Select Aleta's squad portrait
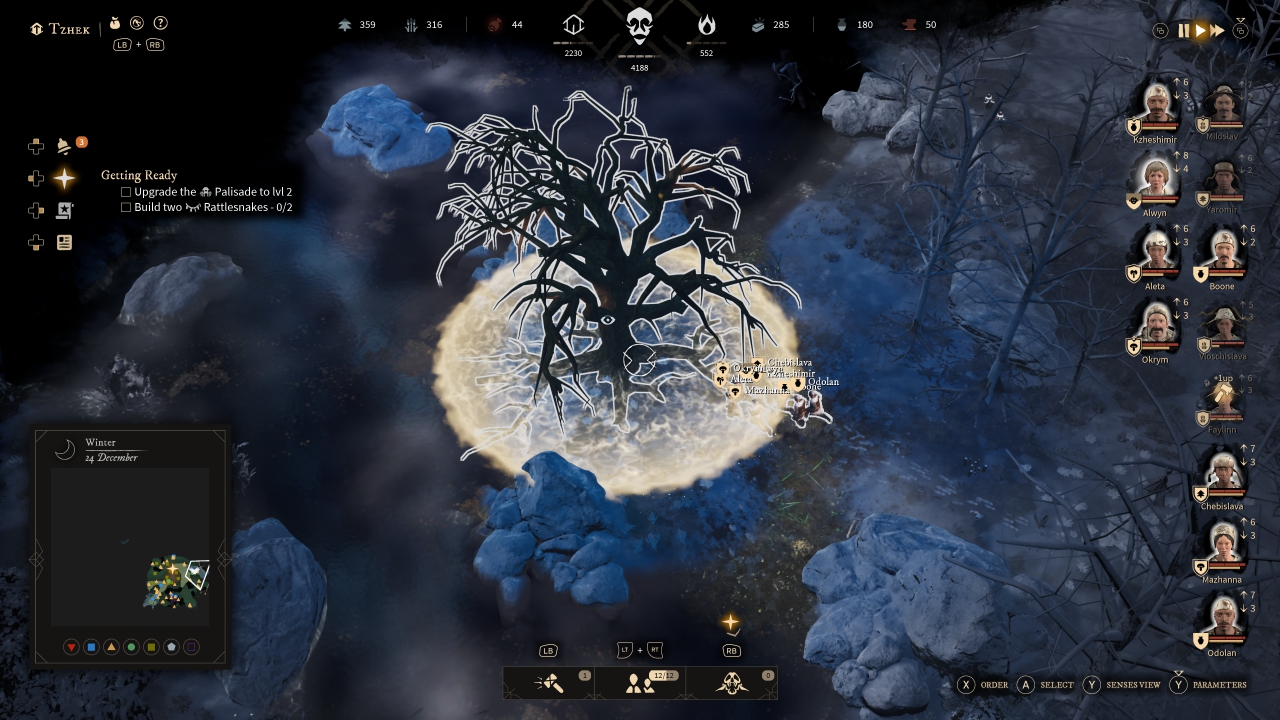 pyautogui.click(x=1155, y=254)
